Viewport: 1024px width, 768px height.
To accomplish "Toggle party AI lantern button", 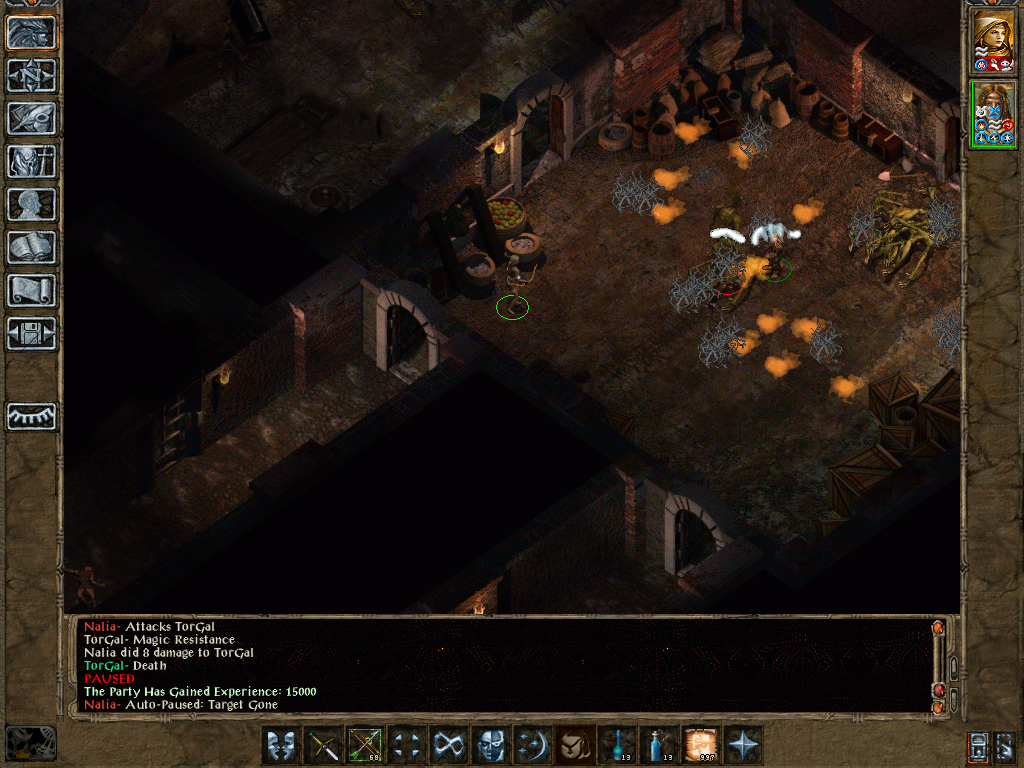I will [978, 745].
